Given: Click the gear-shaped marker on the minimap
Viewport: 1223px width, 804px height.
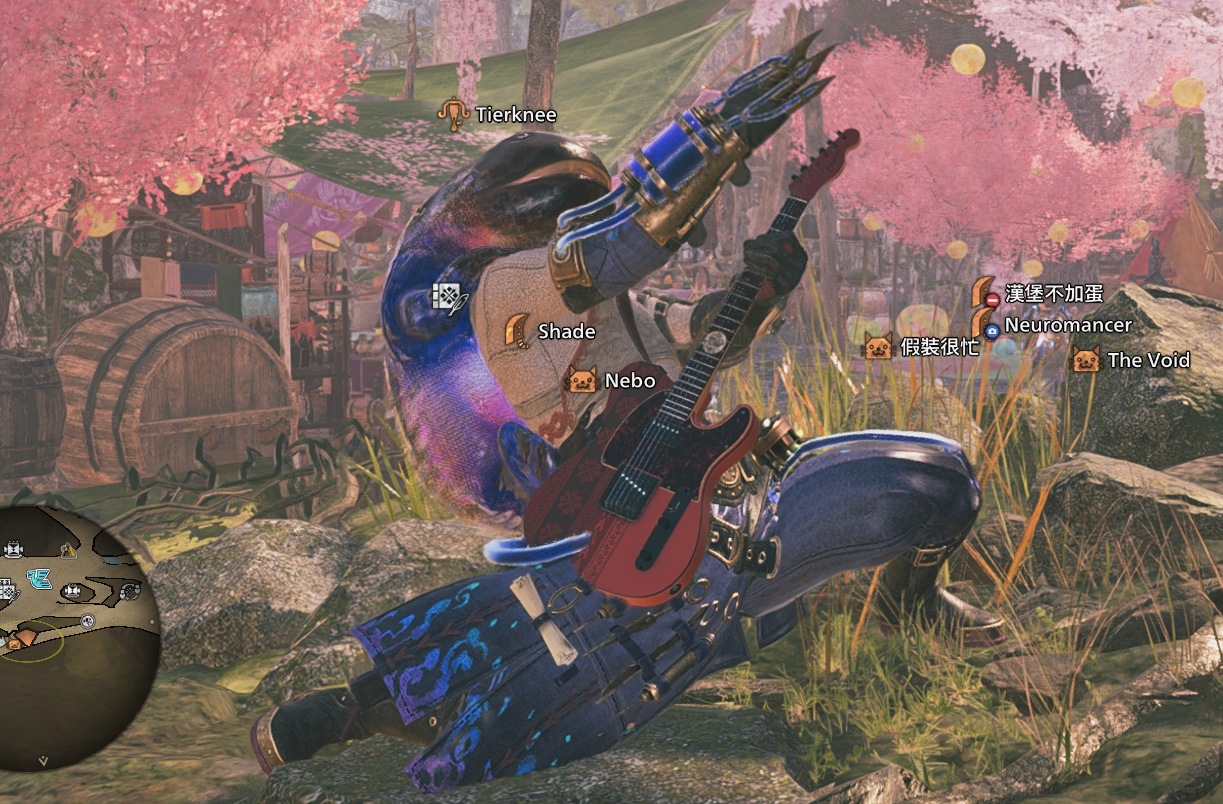Looking at the screenshot, I should point(129,591).
